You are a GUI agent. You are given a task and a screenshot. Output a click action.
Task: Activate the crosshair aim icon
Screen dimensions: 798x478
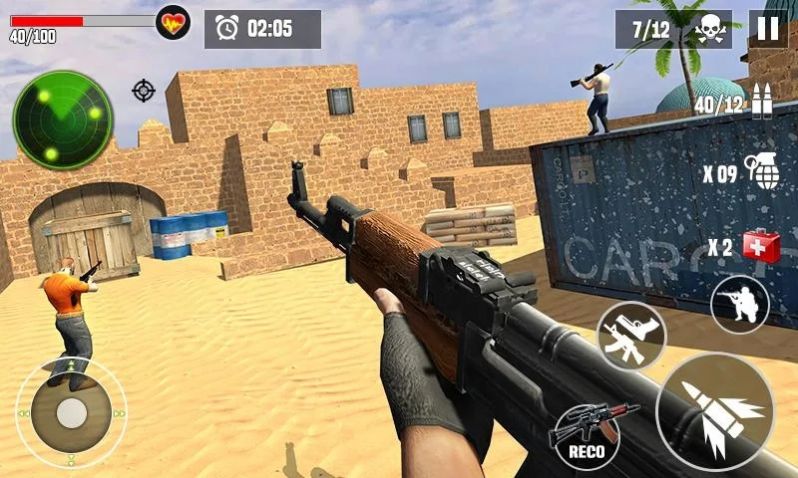tap(144, 91)
